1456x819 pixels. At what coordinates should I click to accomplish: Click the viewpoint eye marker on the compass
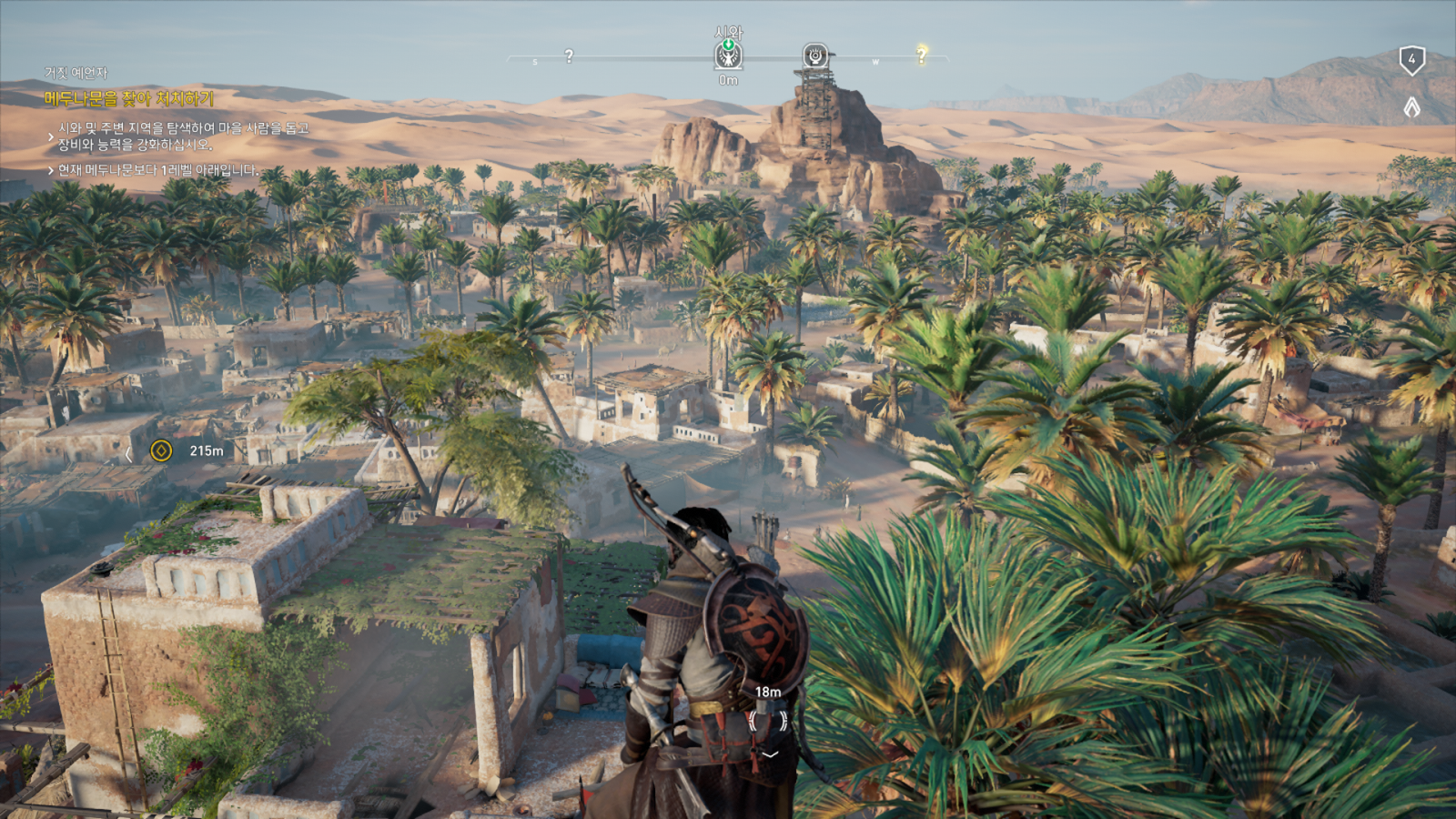pyautogui.click(x=815, y=56)
